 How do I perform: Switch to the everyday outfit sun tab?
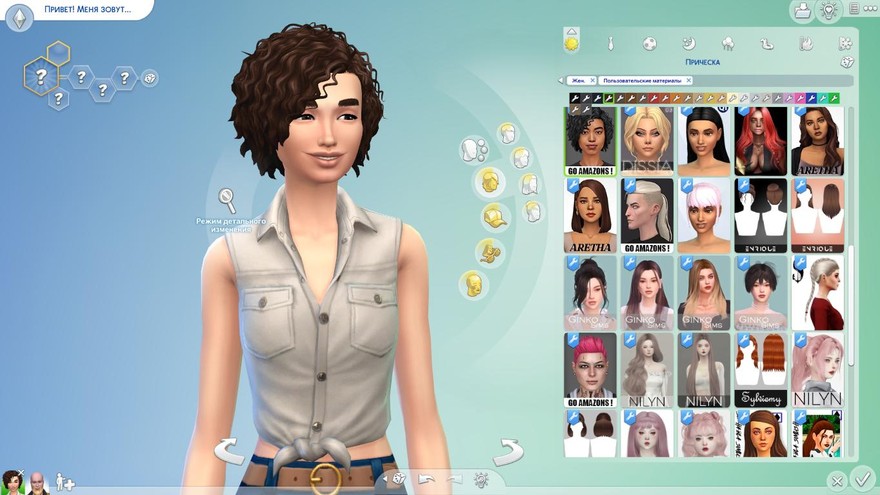tap(572, 44)
